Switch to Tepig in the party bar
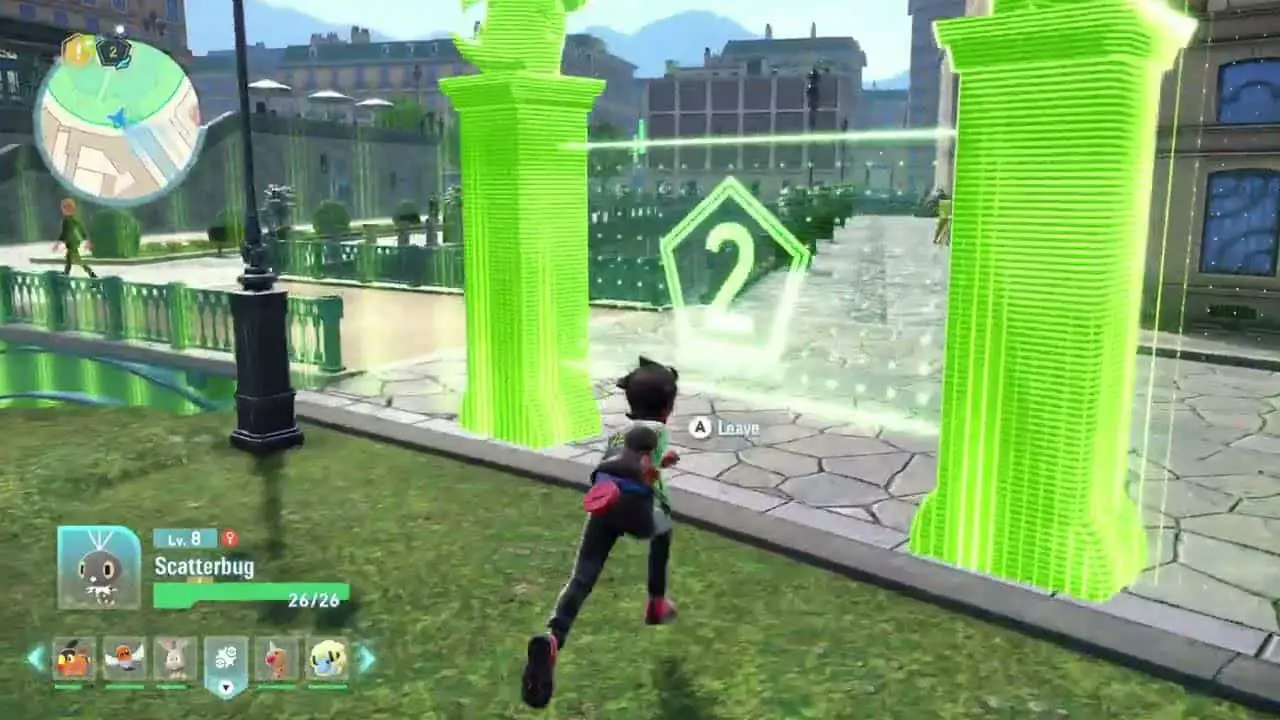Screen dimensions: 1280x720 point(74,659)
